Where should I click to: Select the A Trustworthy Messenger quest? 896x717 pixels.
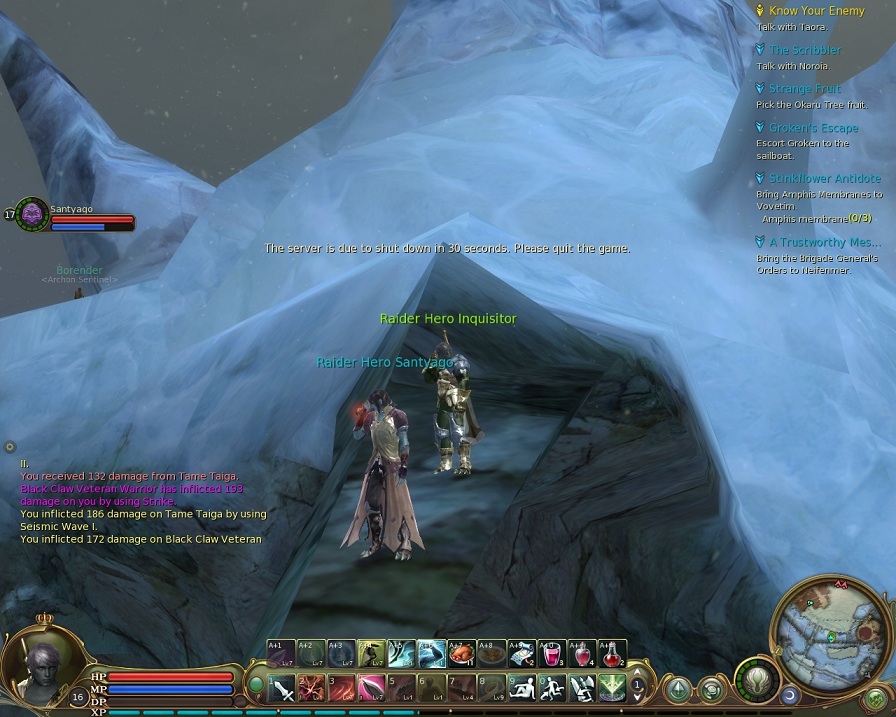coord(824,242)
